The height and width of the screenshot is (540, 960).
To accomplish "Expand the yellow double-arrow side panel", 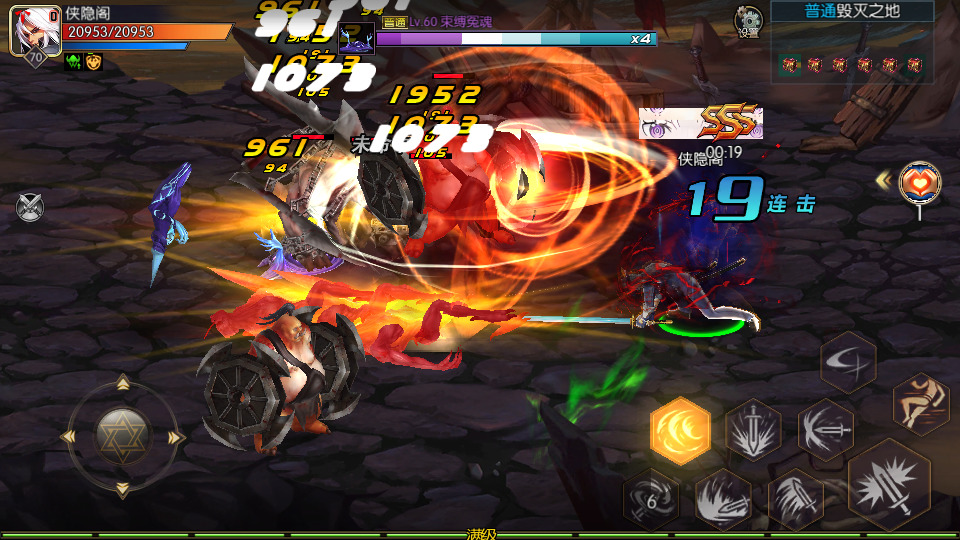I will coord(884,180).
